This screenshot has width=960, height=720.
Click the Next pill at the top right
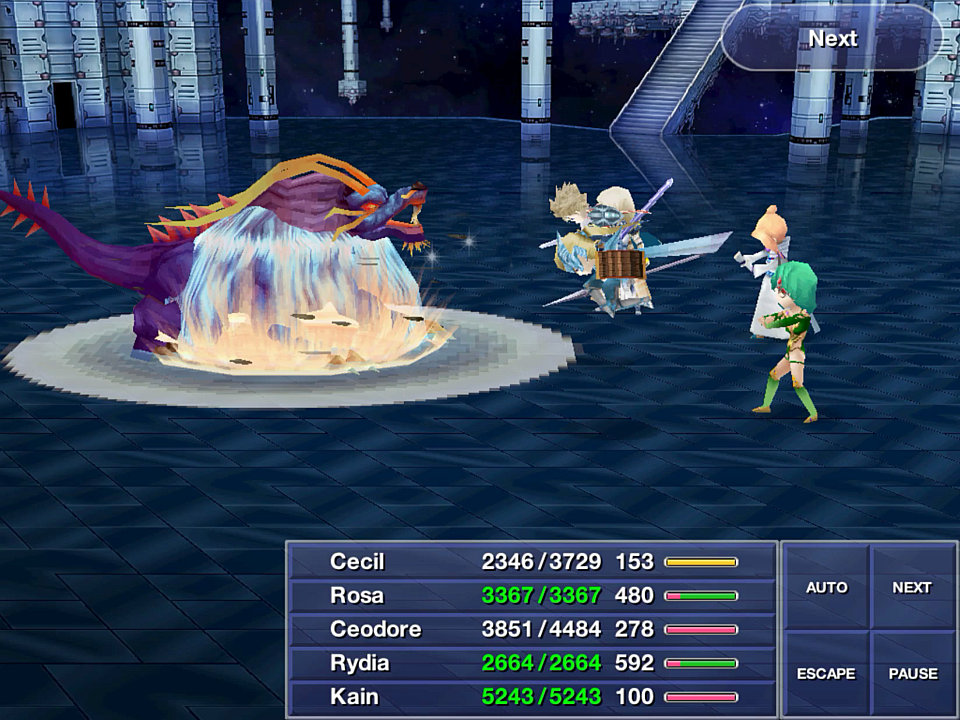(x=832, y=39)
